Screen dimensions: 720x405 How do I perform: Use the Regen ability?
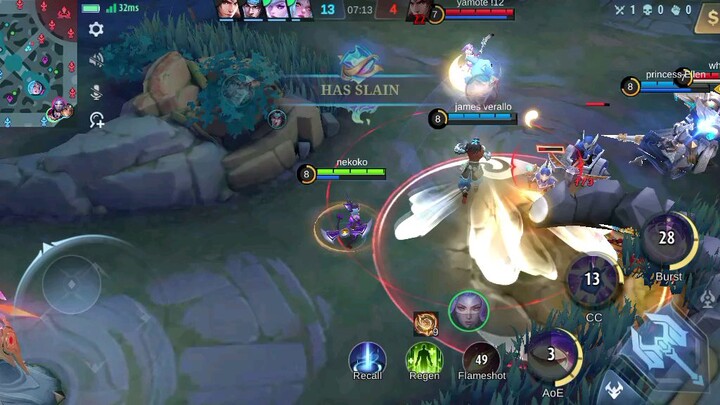[x=424, y=358]
